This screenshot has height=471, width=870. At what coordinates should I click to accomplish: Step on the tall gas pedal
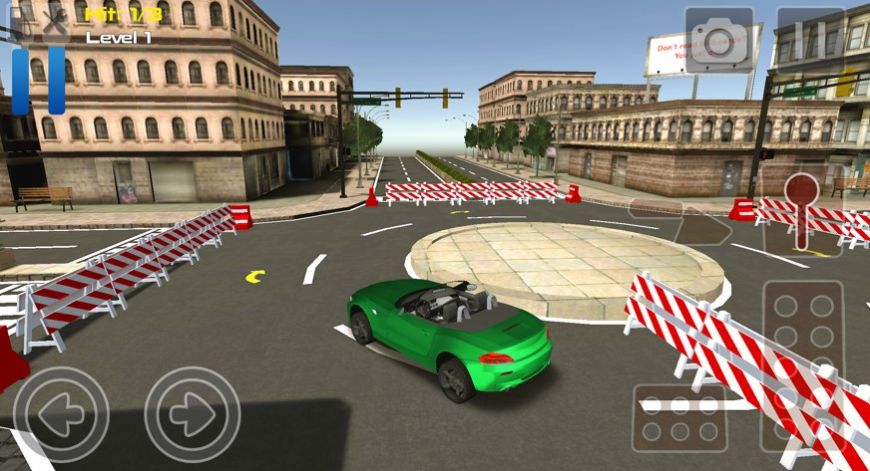(803, 365)
